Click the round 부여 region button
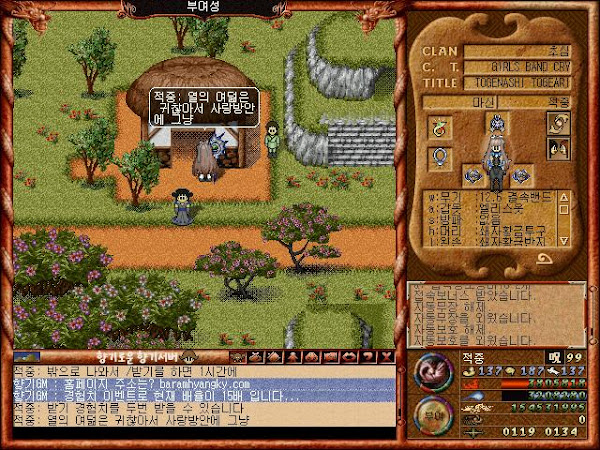This screenshot has width=600, height=450. pos(430,412)
